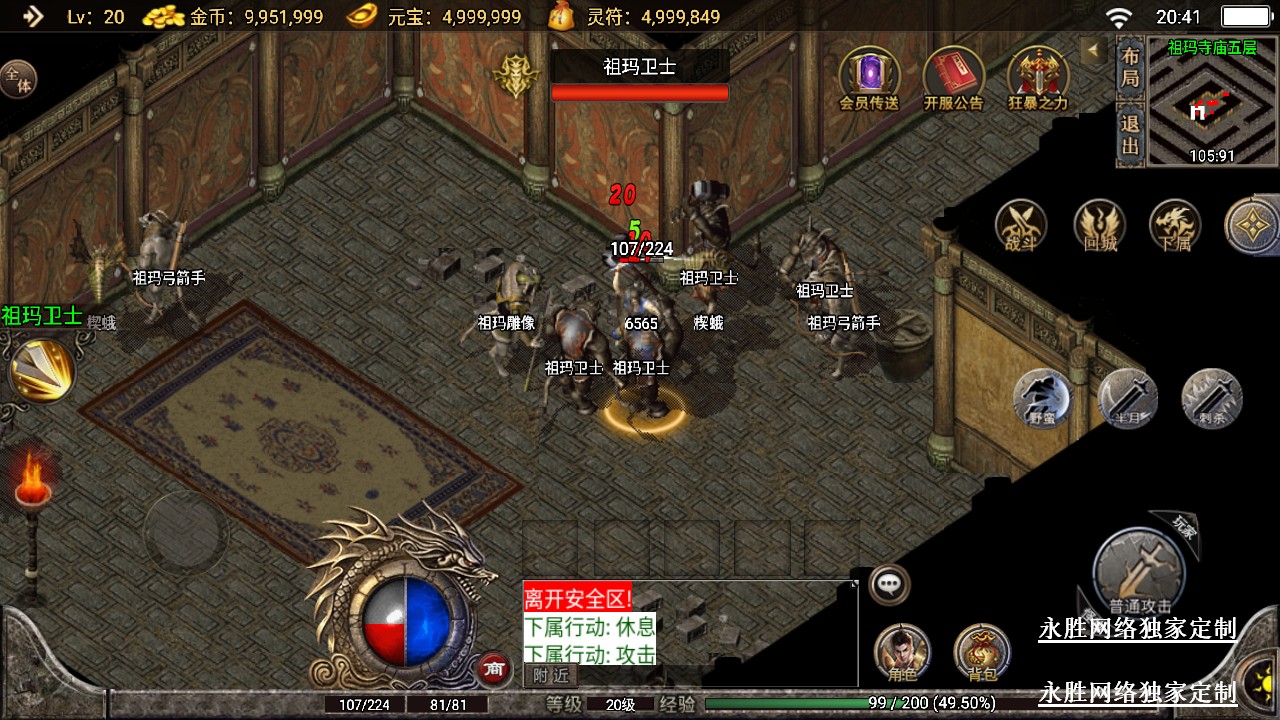The height and width of the screenshot is (720, 1280).
Task: Toggle the 战斗 combat mode icon
Action: pos(1020,225)
